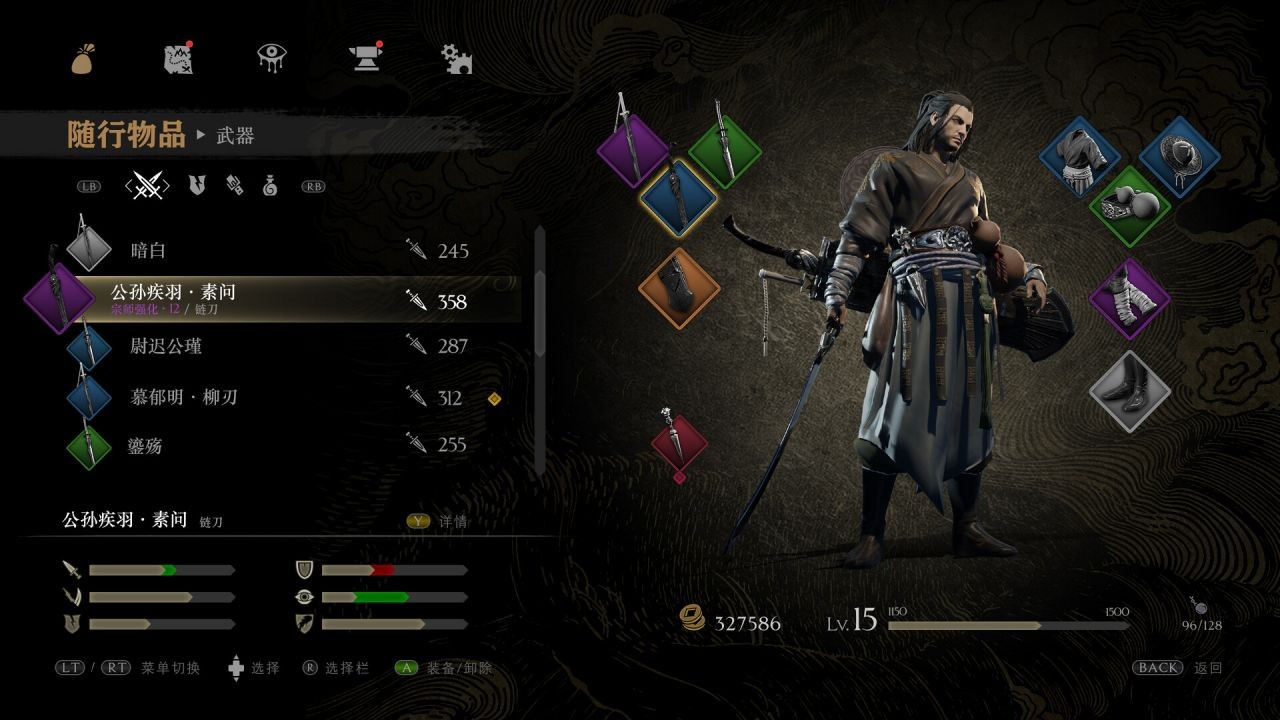Choose the red dagger equipment slot
Image resolution: width=1280 pixels, height=720 pixels.
click(679, 441)
